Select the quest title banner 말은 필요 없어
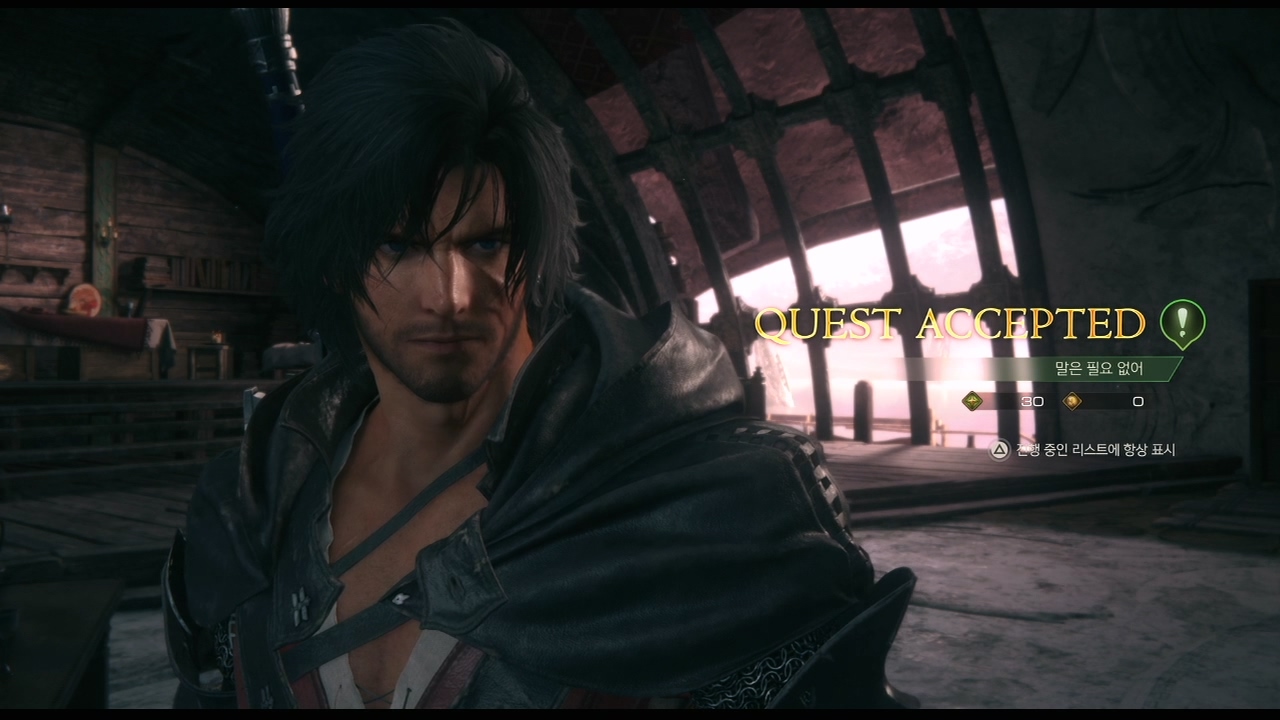Image resolution: width=1280 pixels, height=720 pixels. coord(1098,369)
